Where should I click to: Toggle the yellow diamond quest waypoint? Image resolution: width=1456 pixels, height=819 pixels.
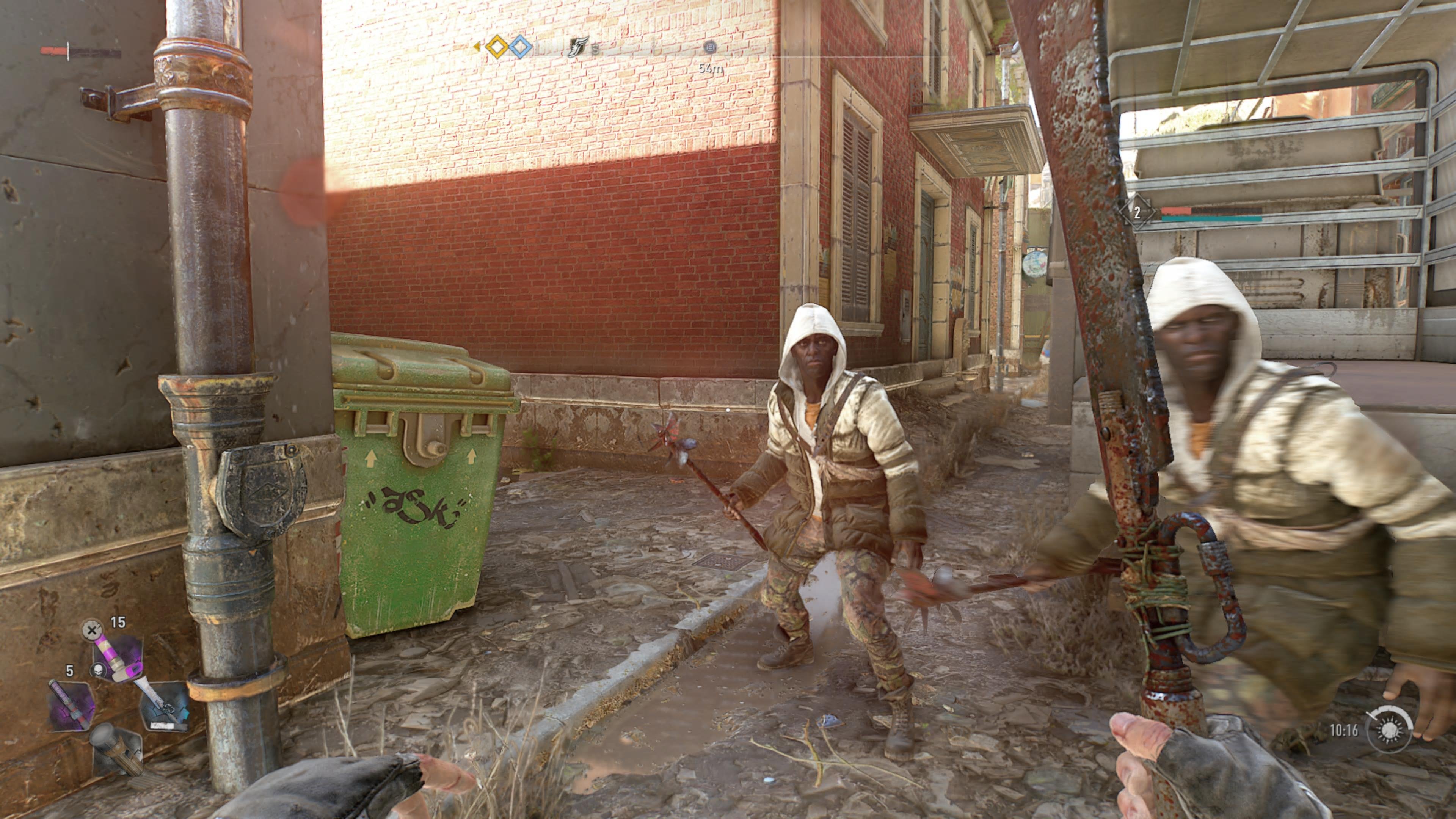tap(497, 47)
